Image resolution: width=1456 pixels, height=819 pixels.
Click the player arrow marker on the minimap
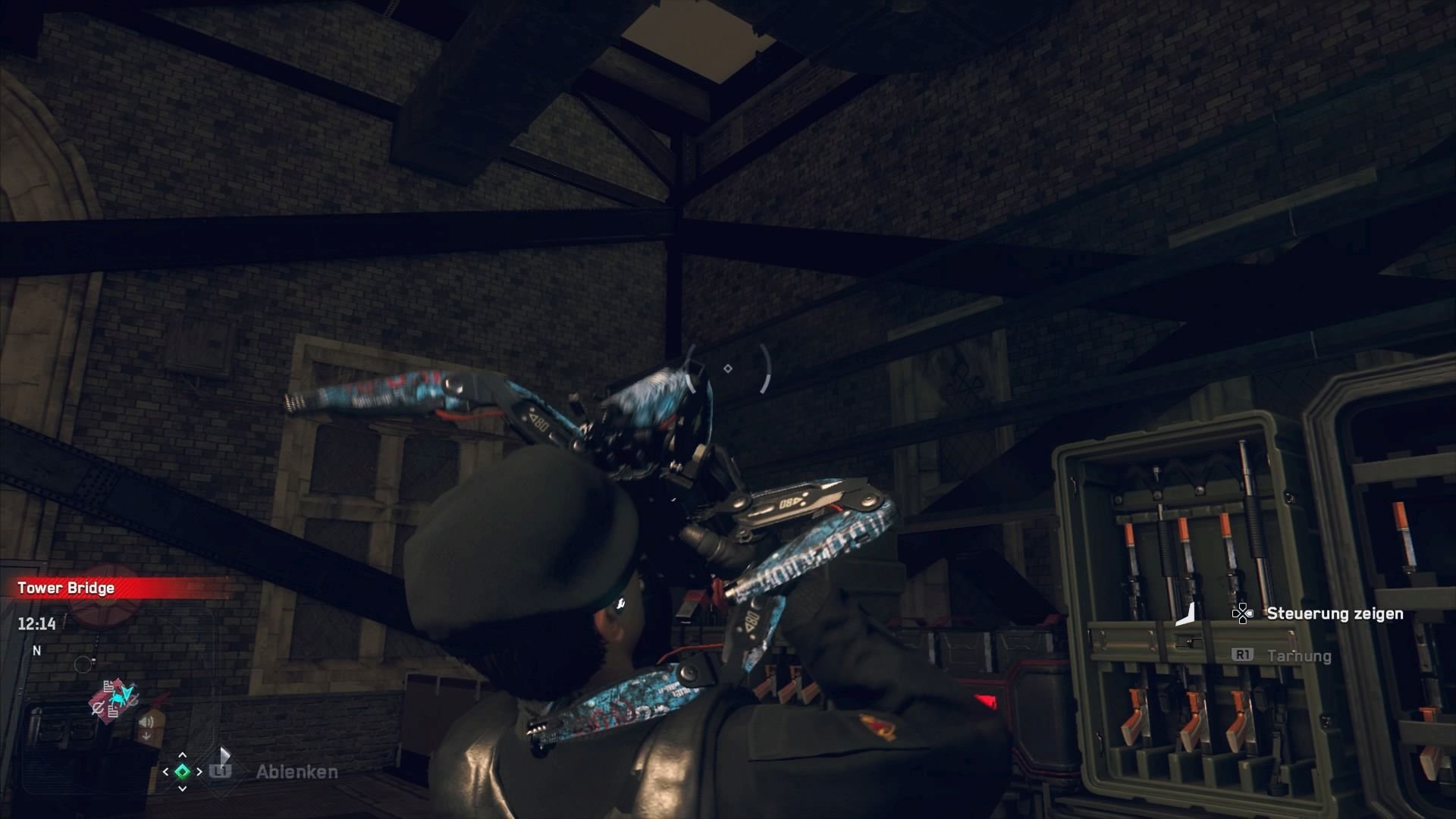(x=127, y=693)
